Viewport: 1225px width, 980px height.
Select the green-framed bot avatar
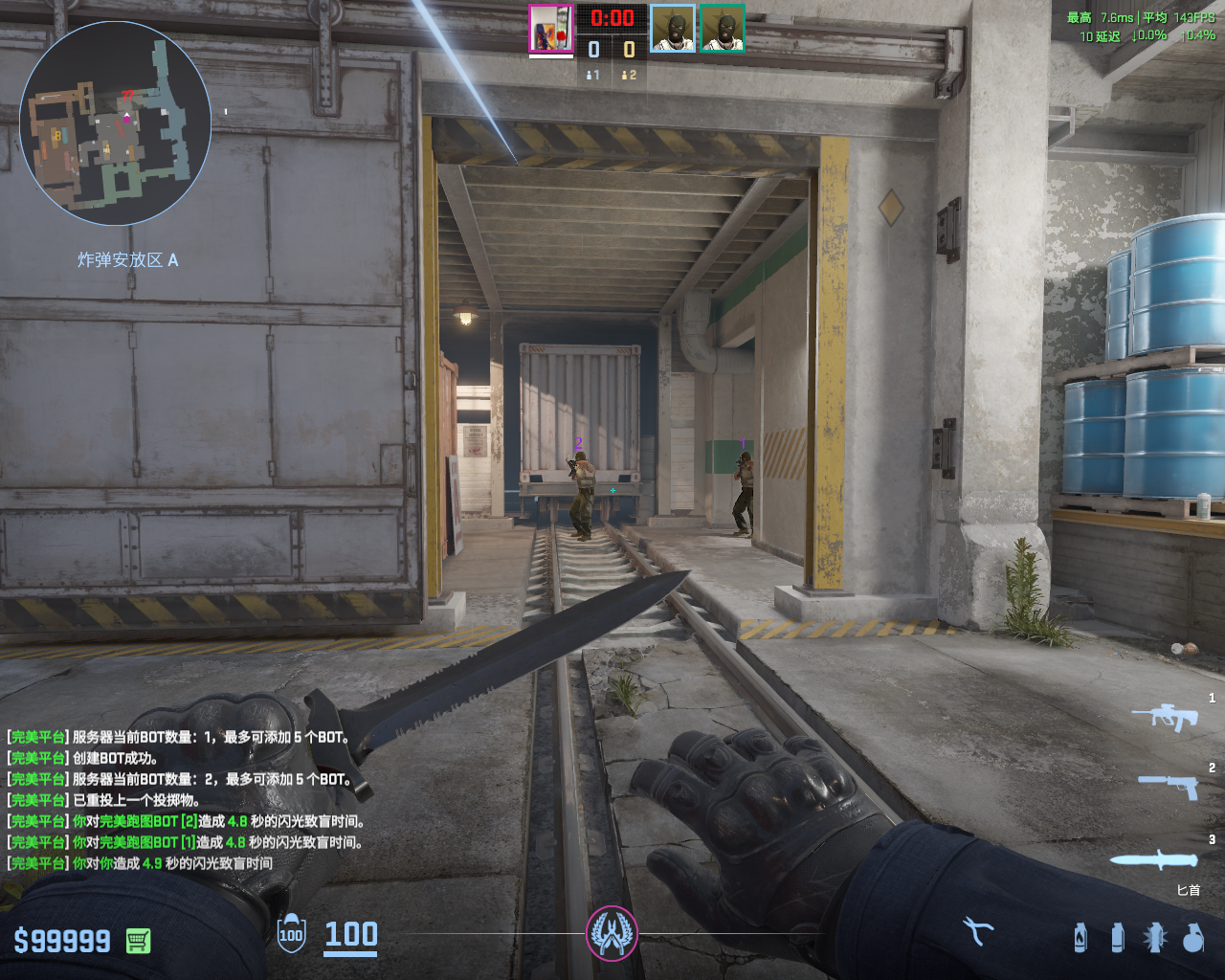tap(723, 29)
